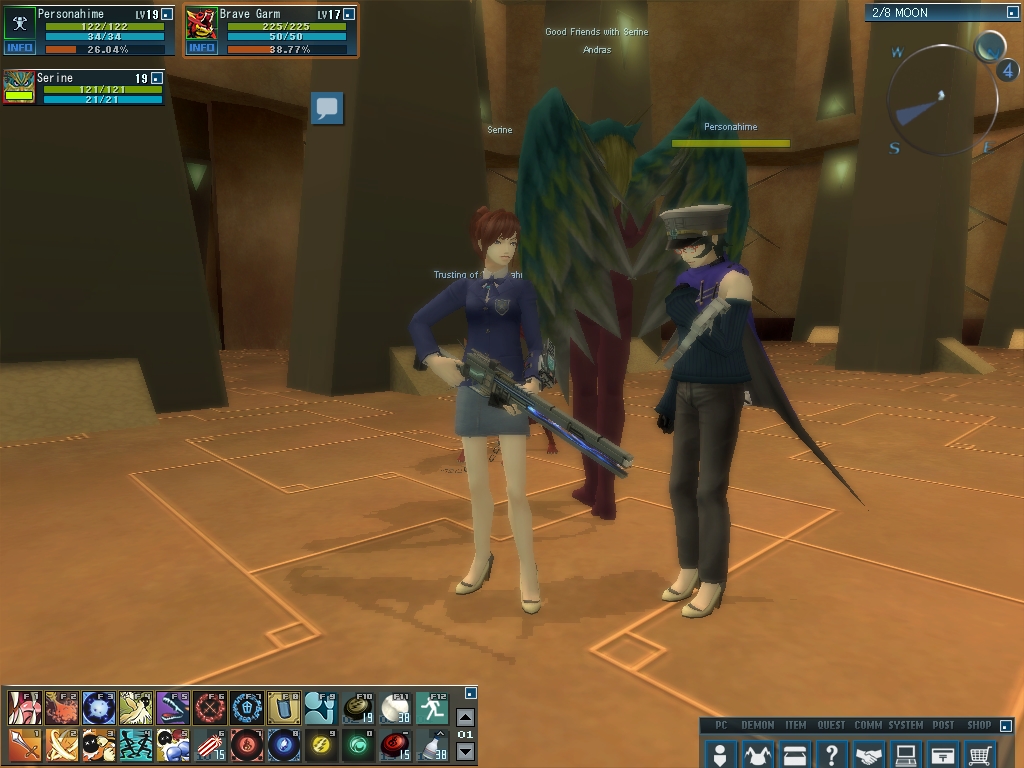The height and width of the screenshot is (768, 1024).
Task: Open the Demon menu
Action: 757,754
